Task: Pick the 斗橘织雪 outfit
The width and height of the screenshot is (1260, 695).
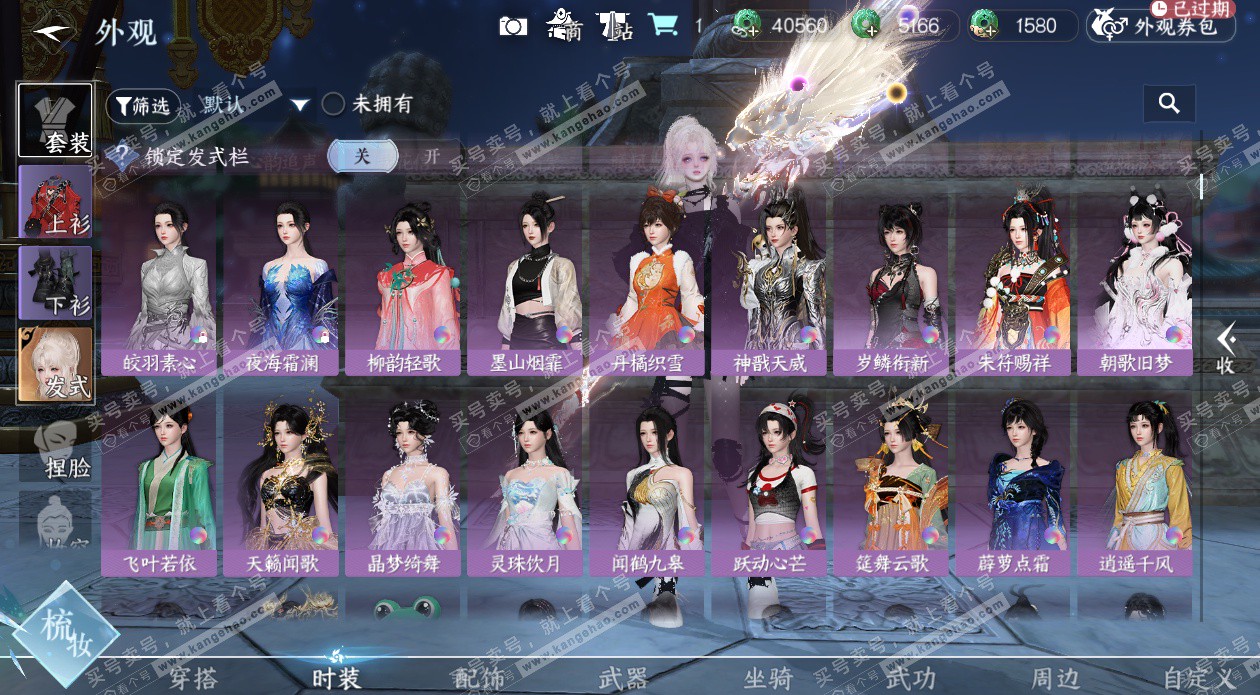Action: pyautogui.click(x=649, y=285)
